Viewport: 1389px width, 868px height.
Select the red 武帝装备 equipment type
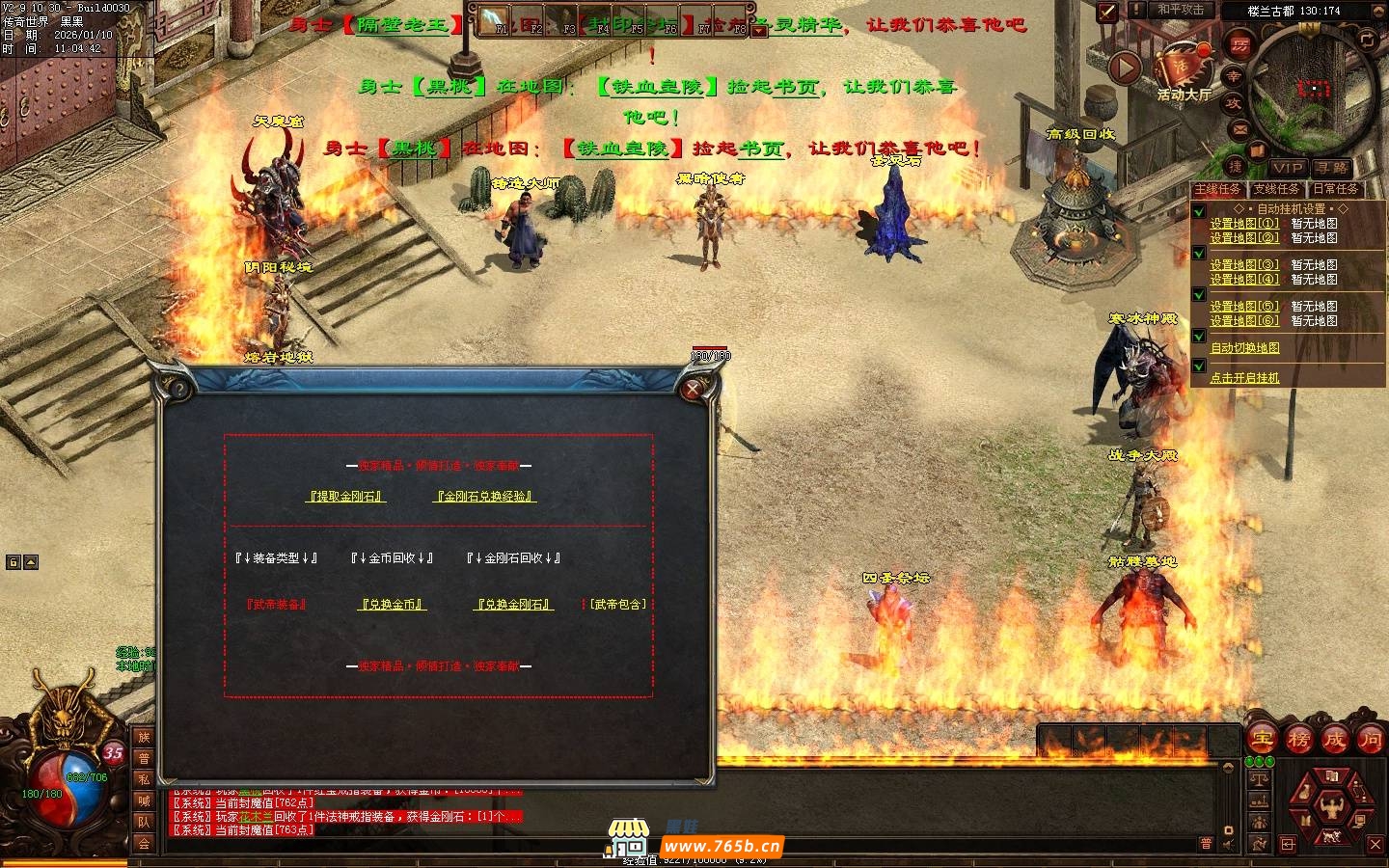click(276, 605)
